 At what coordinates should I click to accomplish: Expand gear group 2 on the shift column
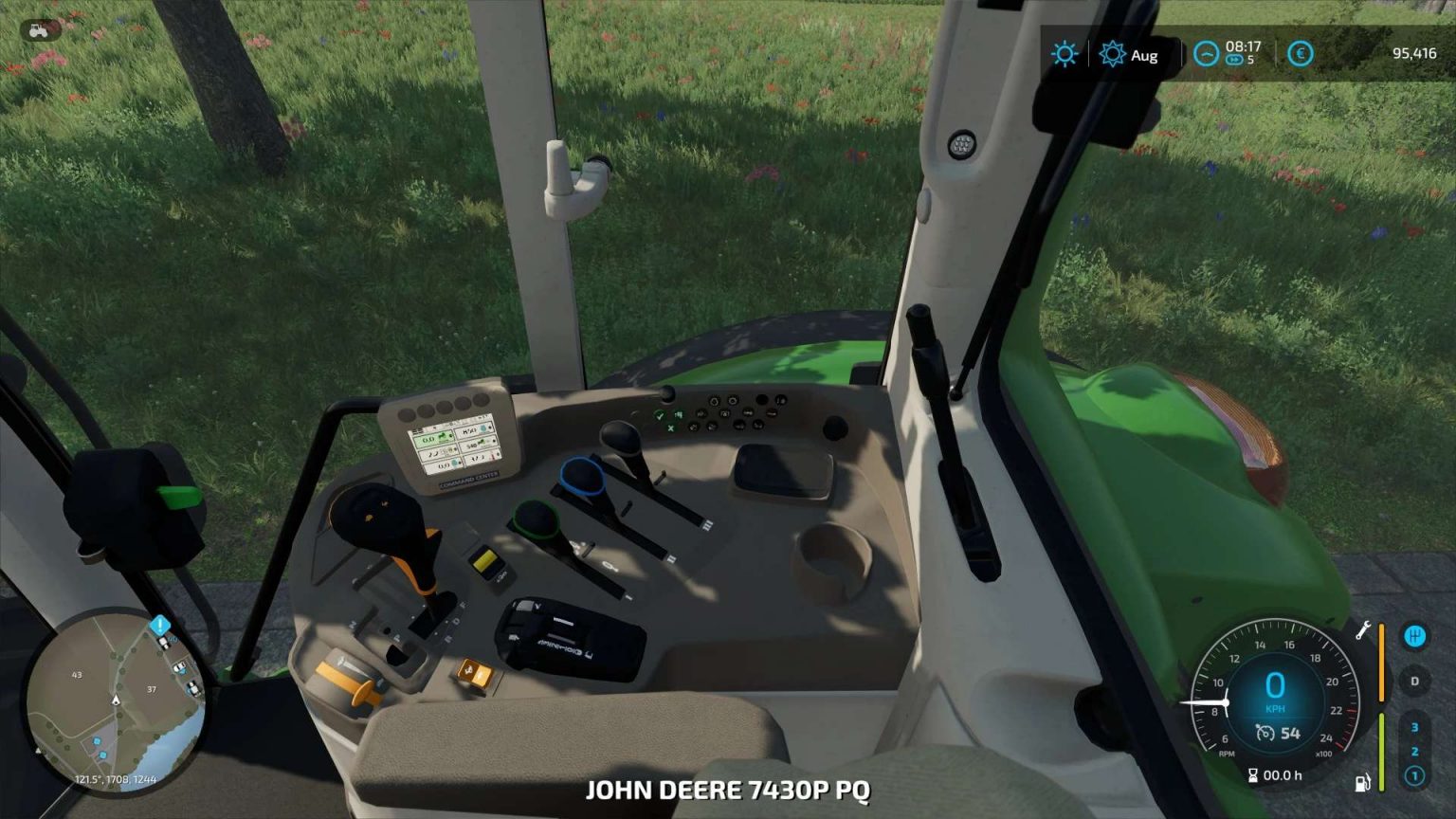click(x=1414, y=750)
